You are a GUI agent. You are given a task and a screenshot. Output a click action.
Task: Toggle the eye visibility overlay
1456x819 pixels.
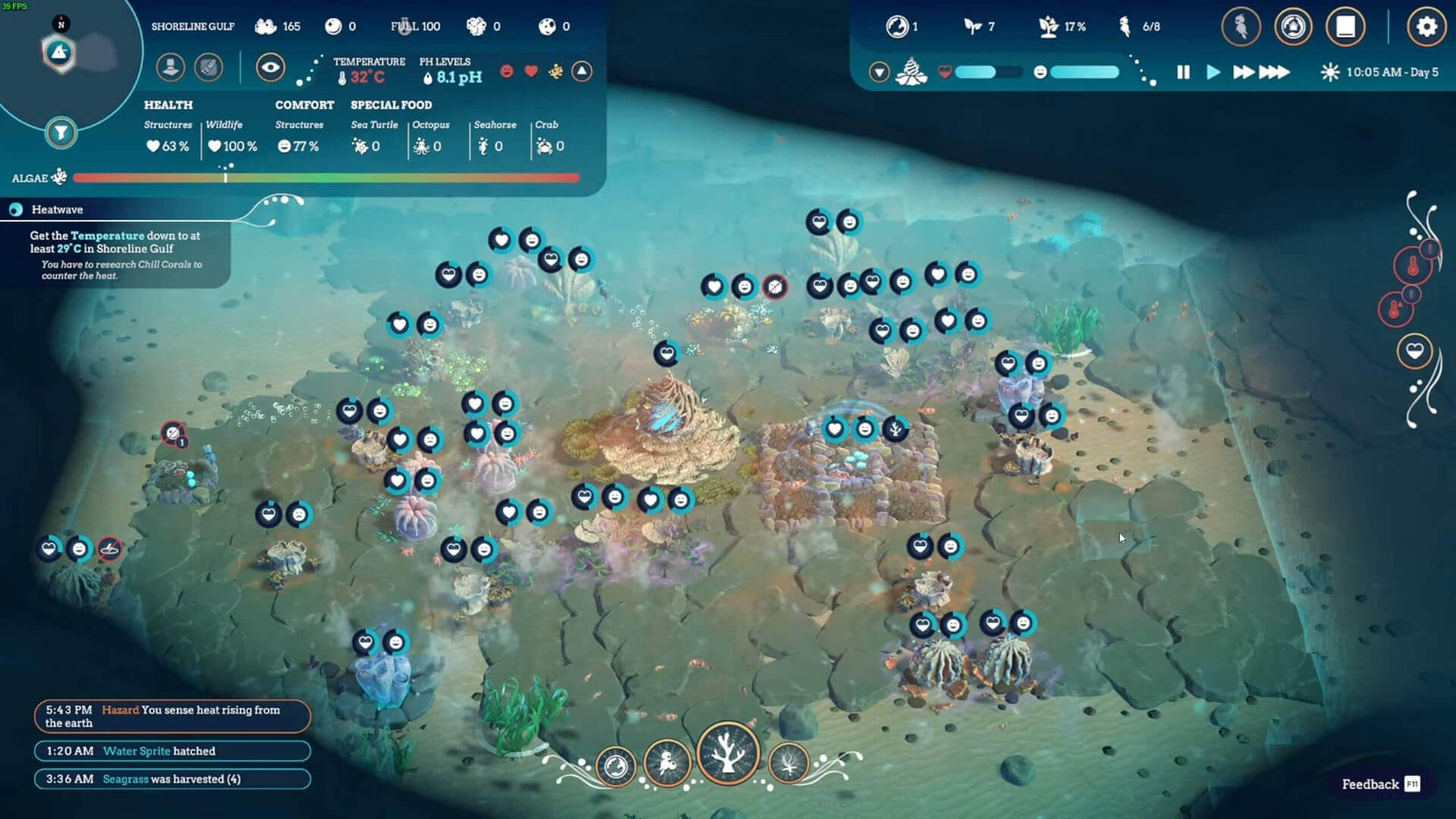tap(270, 67)
